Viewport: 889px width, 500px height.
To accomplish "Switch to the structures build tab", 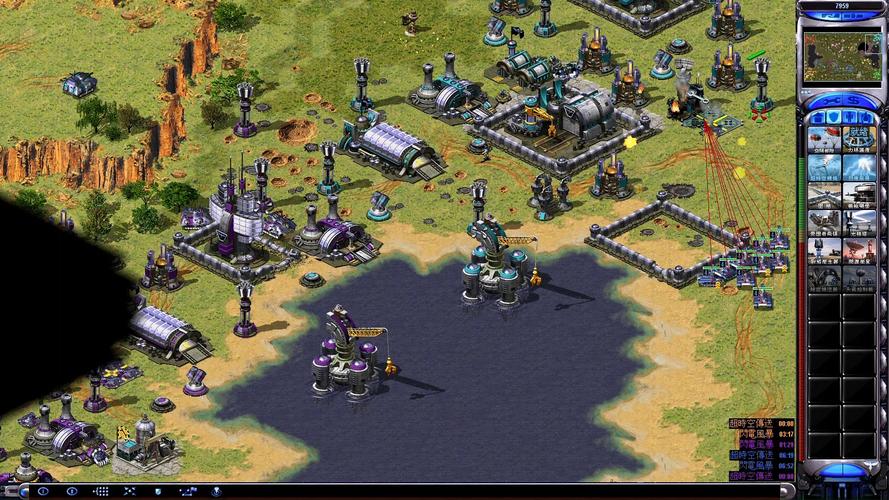I will (x=816, y=118).
